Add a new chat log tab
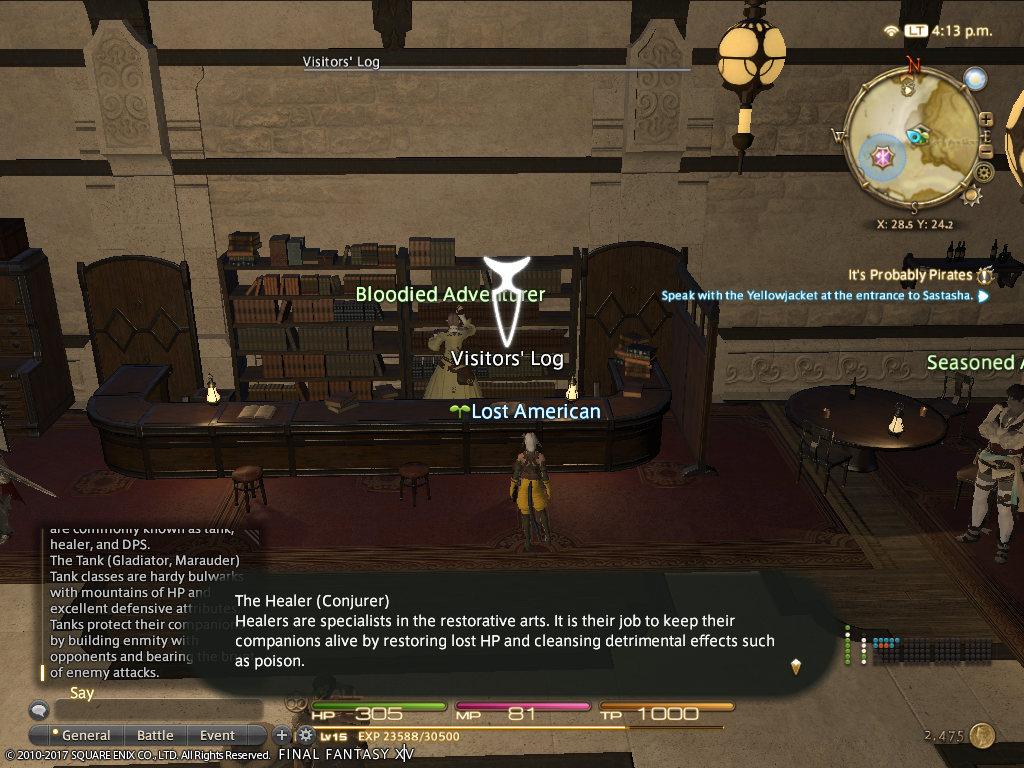 (x=282, y=736)
